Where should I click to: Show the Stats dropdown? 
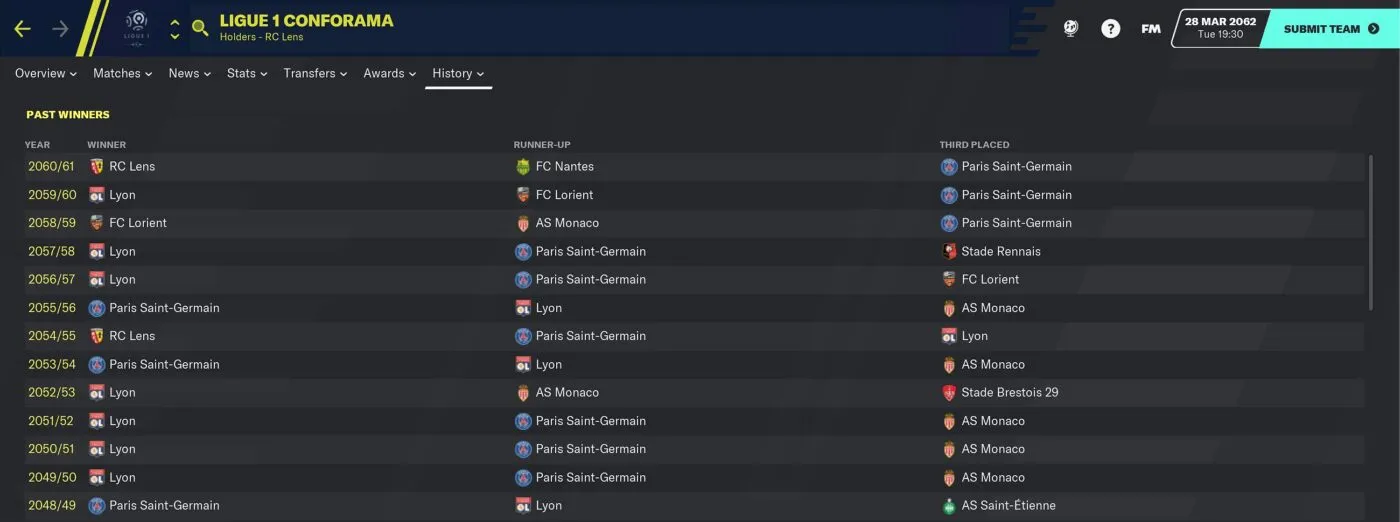click(247, 73)
